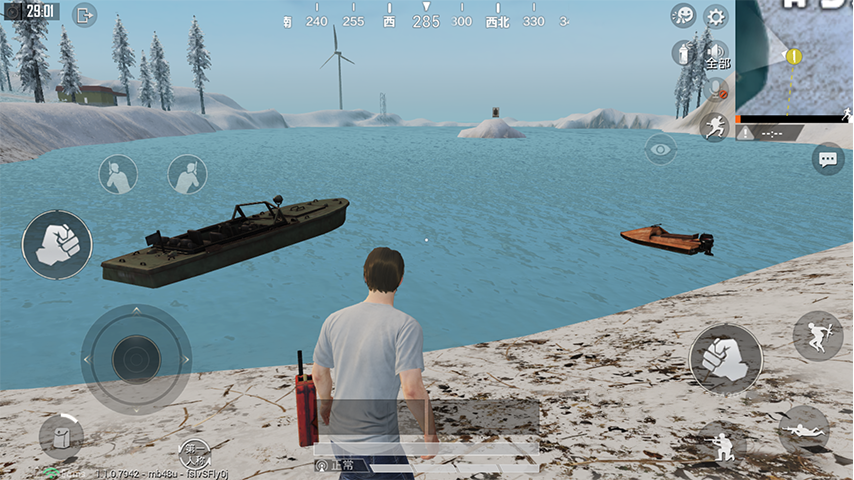854x480 pixels.
Task: Open the backpack inventory icon
Action: (61, 436)
